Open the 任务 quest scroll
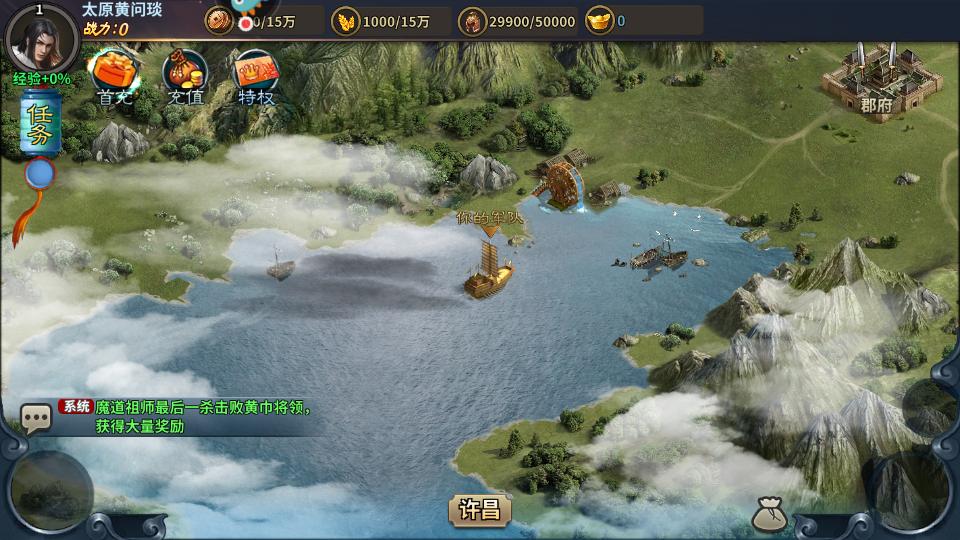The height and width of the screenshot is (540, 960). click(x=41, y=125)
